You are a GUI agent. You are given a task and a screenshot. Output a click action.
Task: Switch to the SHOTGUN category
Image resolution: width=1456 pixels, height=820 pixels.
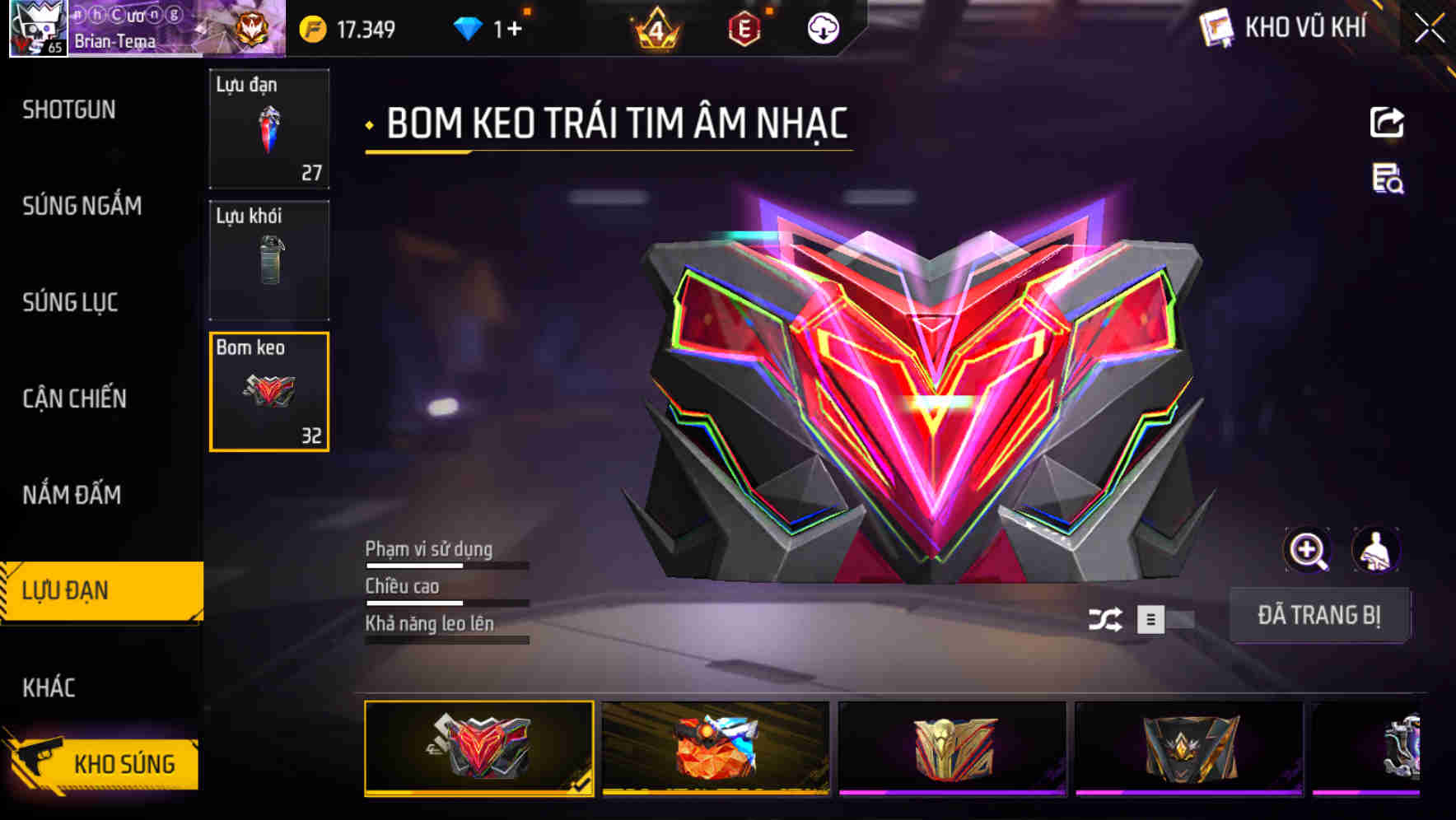point(69,109)
